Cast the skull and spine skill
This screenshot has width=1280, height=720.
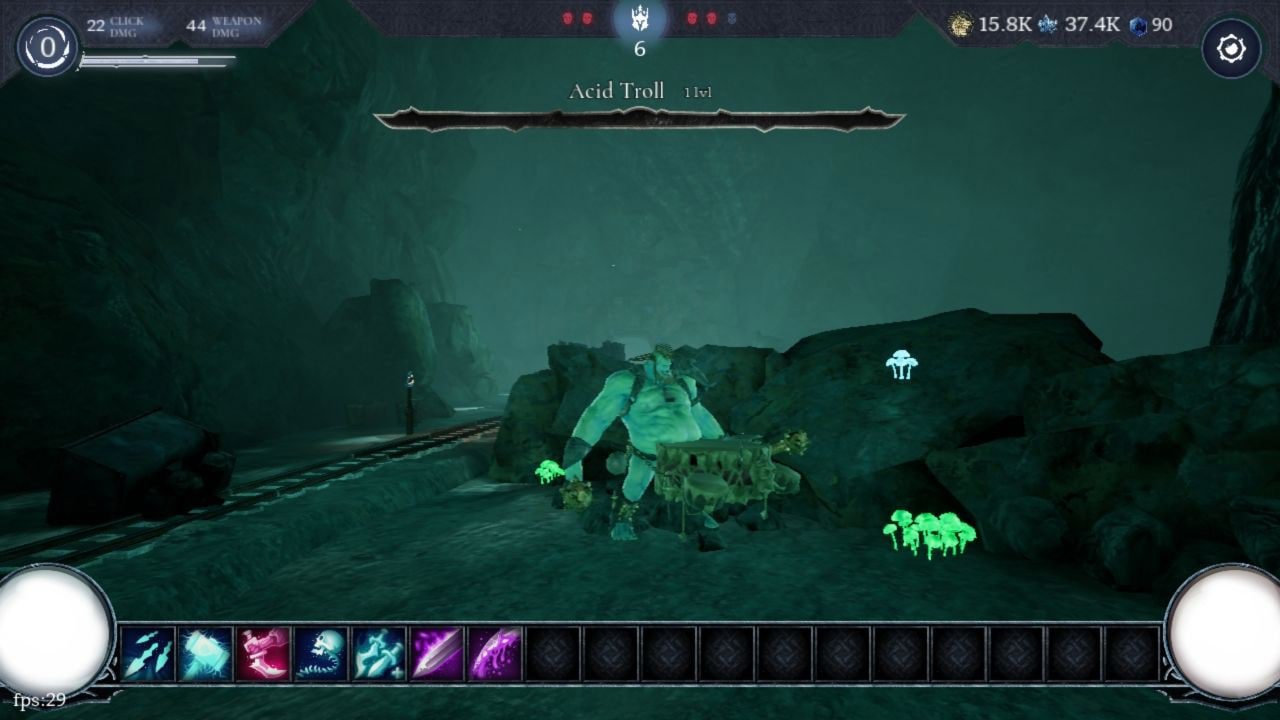click(321, 654)
